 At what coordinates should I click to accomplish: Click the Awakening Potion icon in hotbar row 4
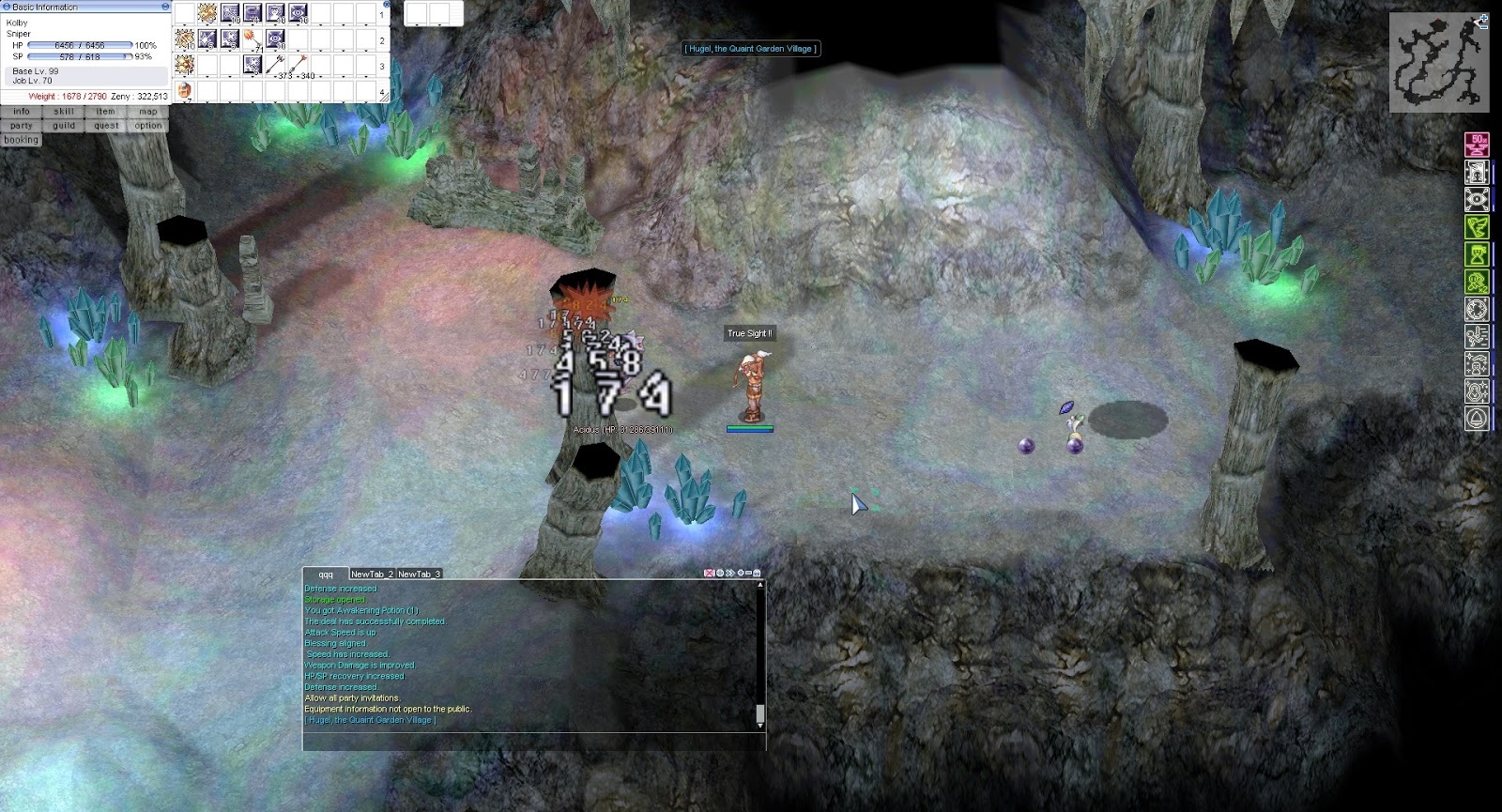184,90
